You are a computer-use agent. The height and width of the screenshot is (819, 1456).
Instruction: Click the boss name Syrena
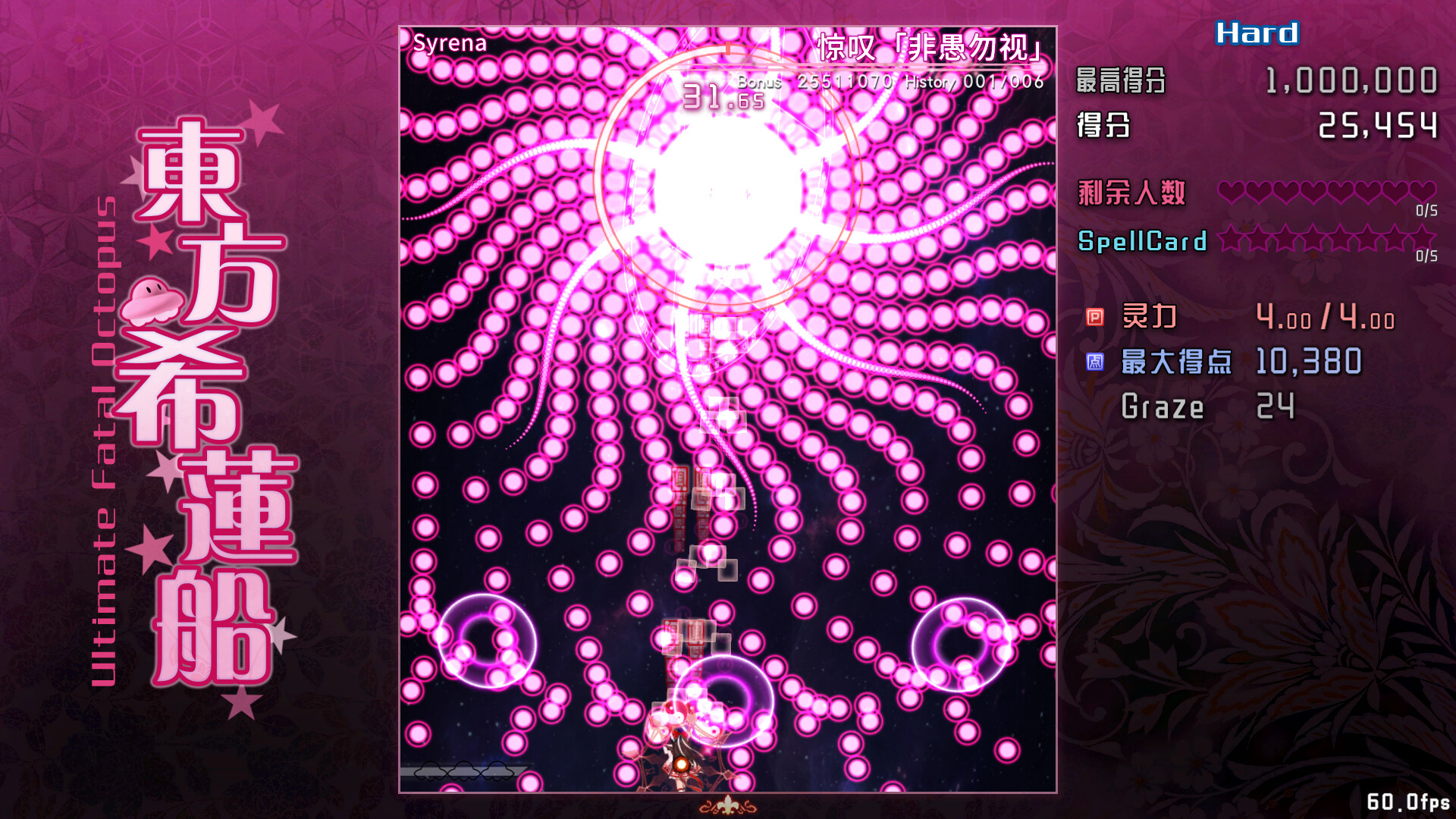click(x=449, y=43)
